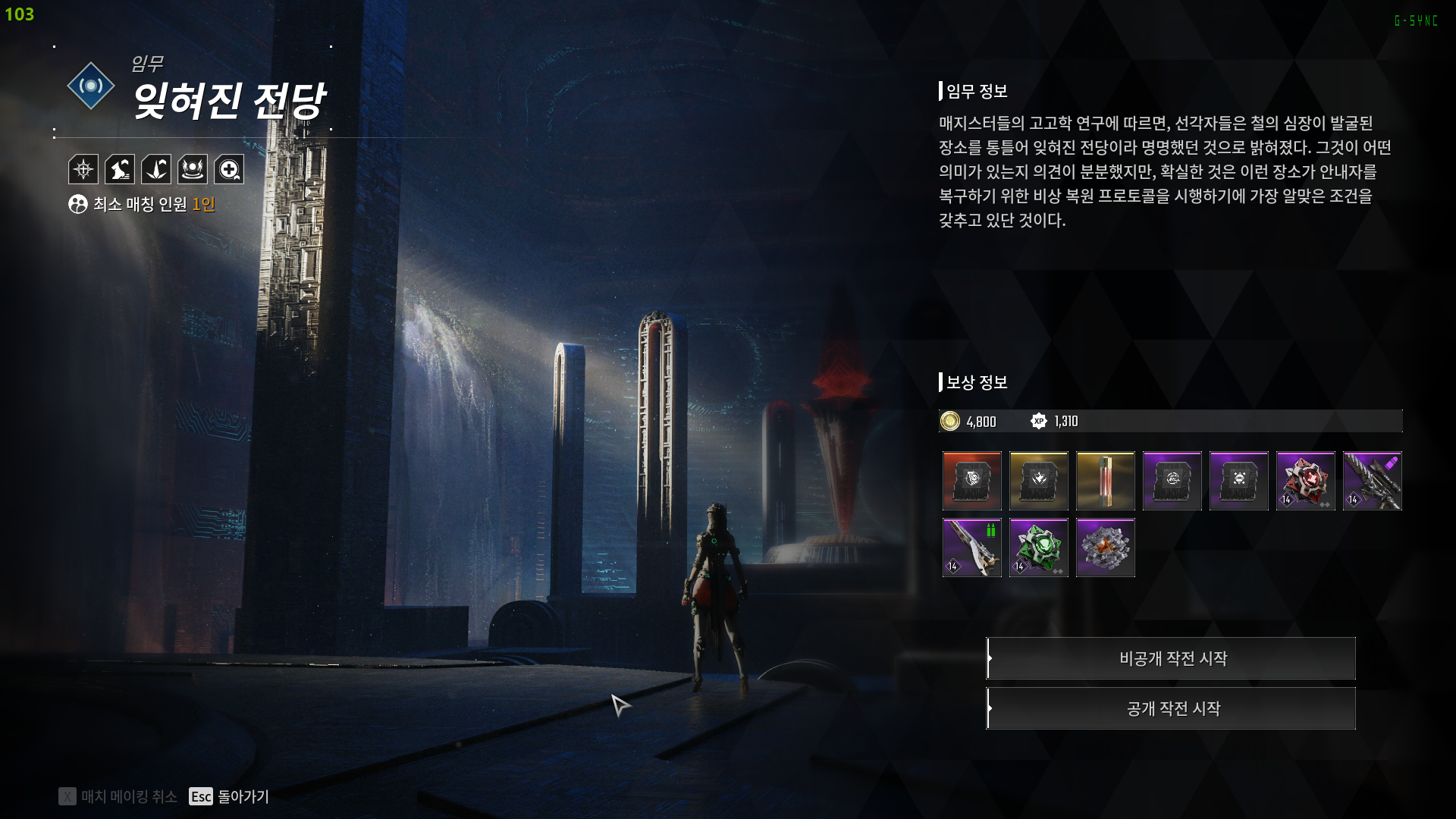Viewport: 1456px width, 819px height.
Task: Start the private operation (비공개 작전 시작)
Action: pos(1172,658)
